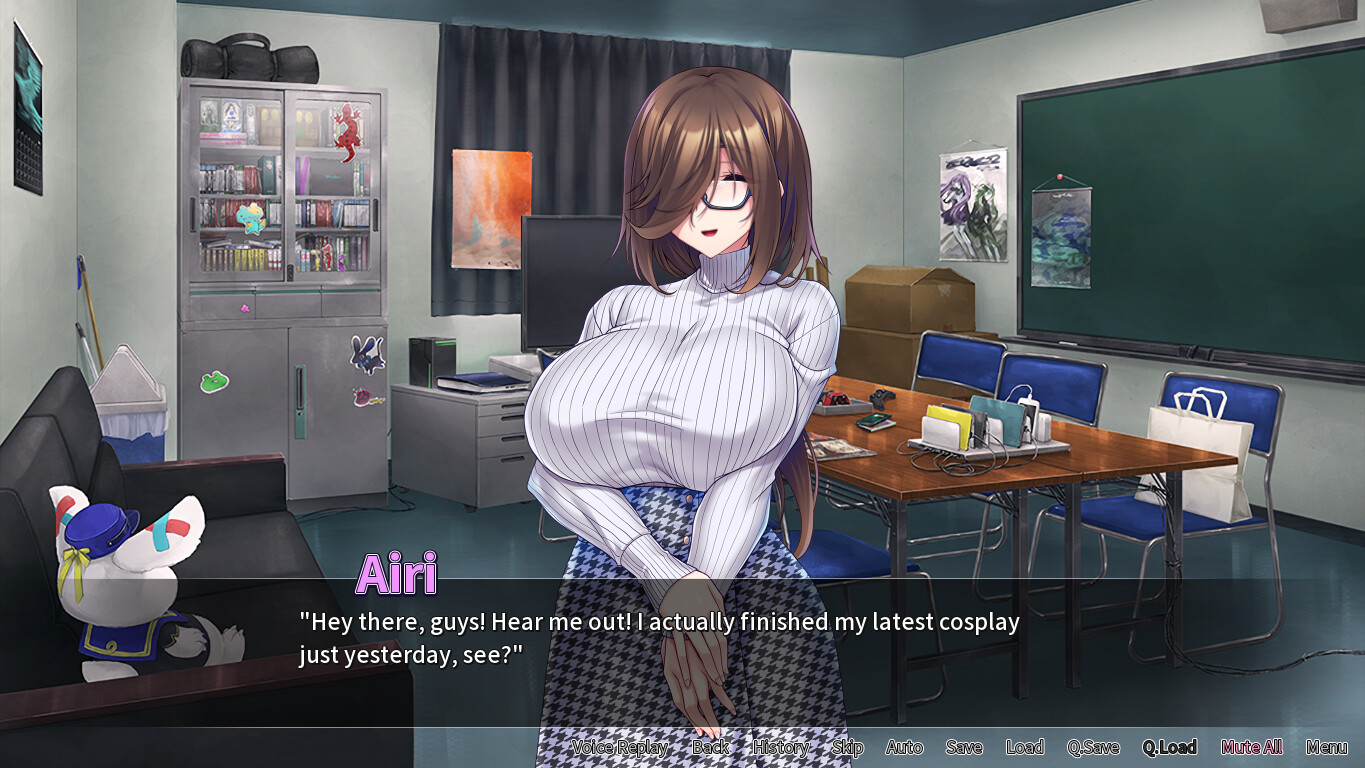Screen dimensions: 1365x768
Task: Open the game Menu
Action: pyautogui.click(x=1327, y=747)
